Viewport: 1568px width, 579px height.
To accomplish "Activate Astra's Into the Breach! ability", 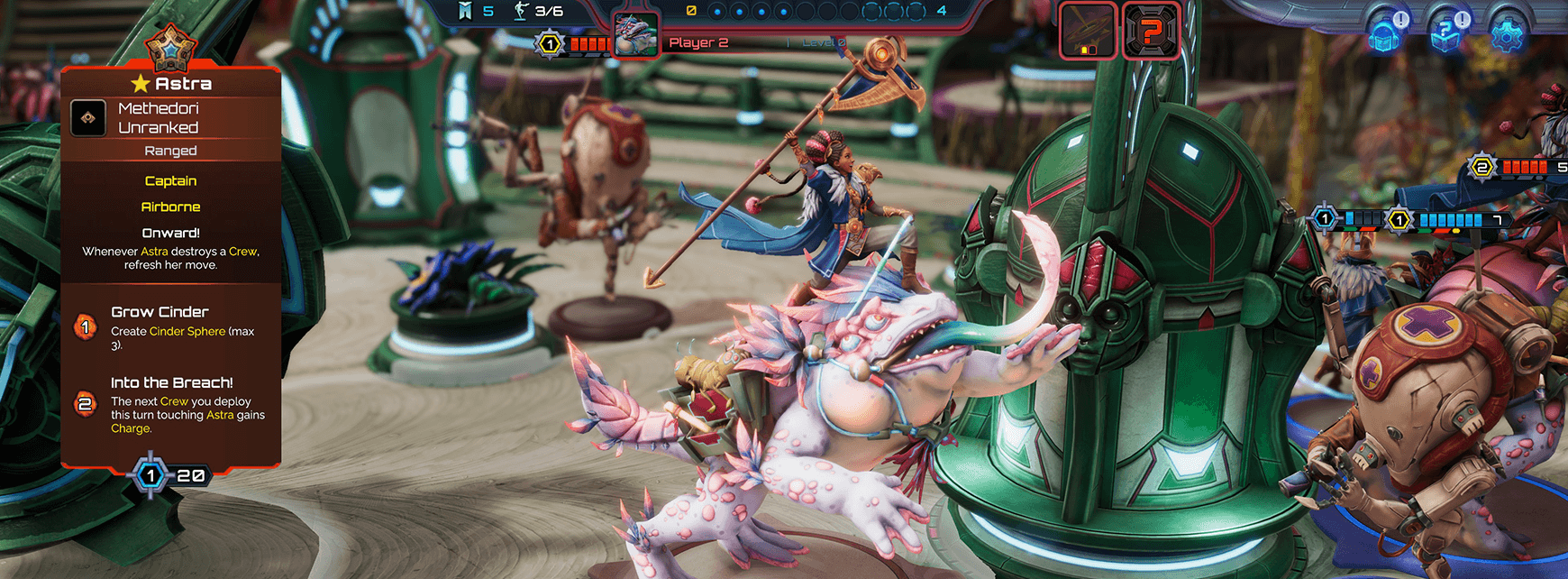I will click(86, 404).
